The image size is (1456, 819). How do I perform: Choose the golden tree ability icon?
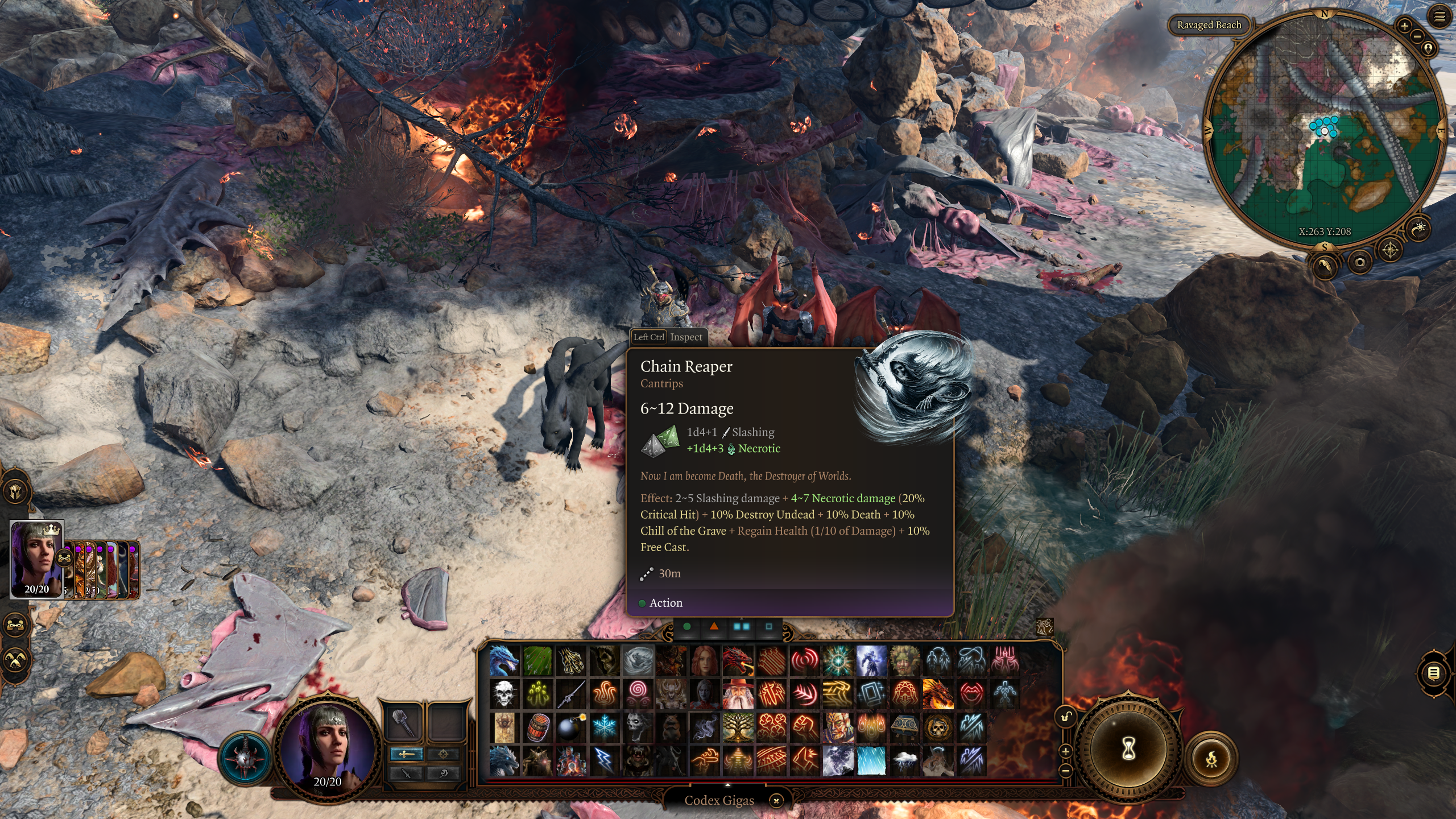click(x=738, y=727)
